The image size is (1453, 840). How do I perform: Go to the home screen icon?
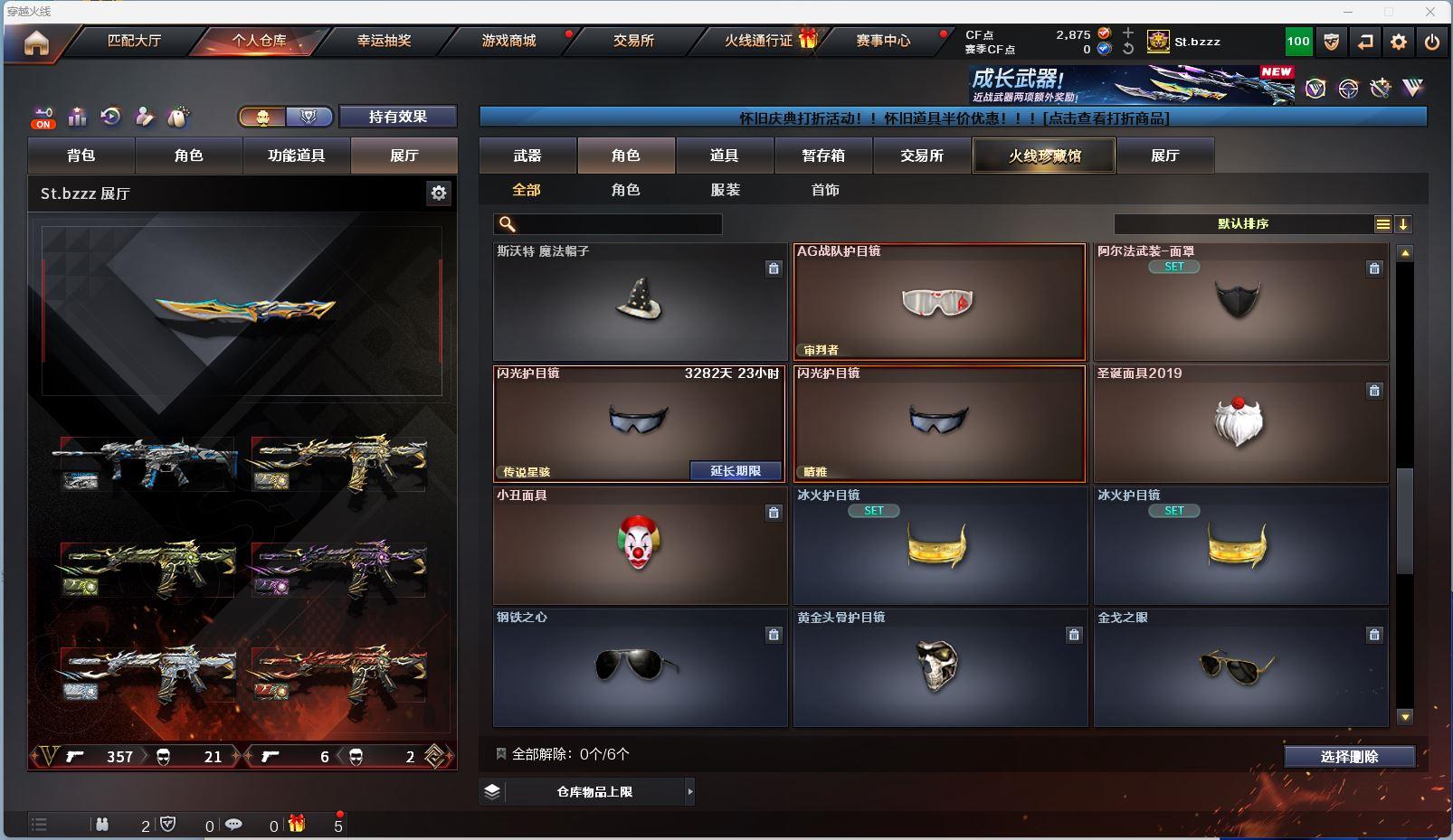36,42
